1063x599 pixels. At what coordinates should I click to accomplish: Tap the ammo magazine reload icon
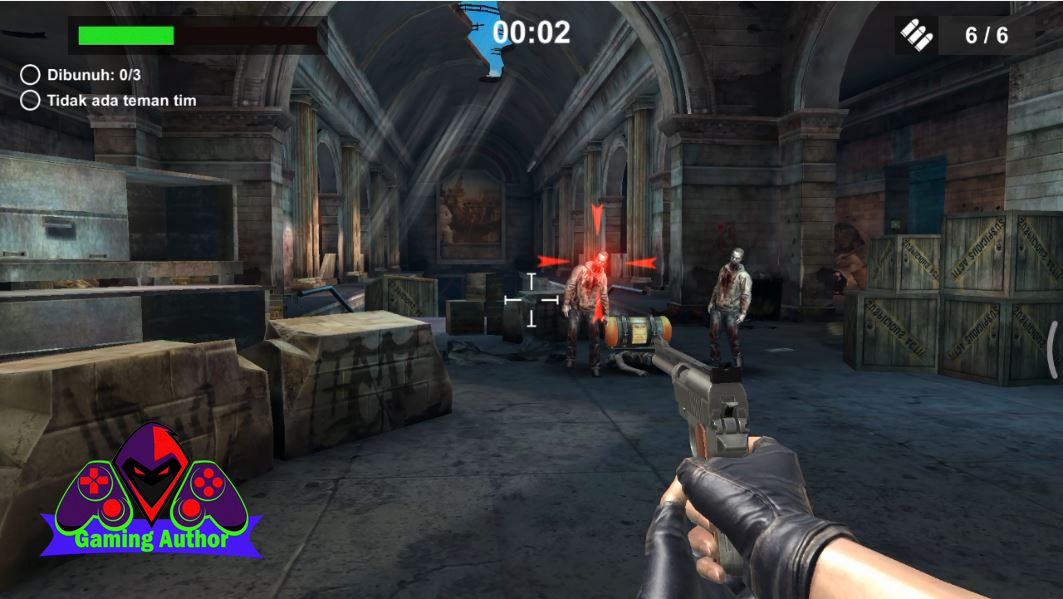tap(916, 35)
